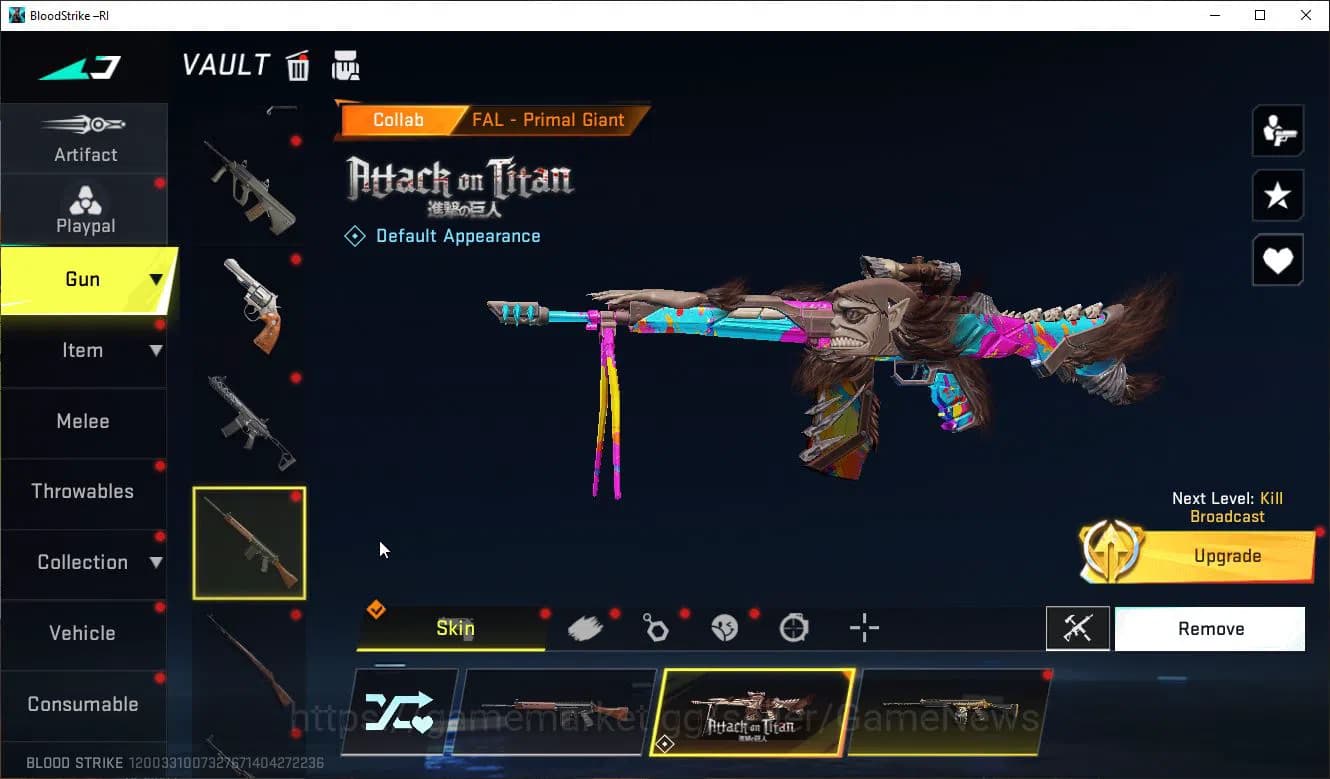Switch to the Skin tab
The width and height of the screenshot is (1330, 779).
455,628
